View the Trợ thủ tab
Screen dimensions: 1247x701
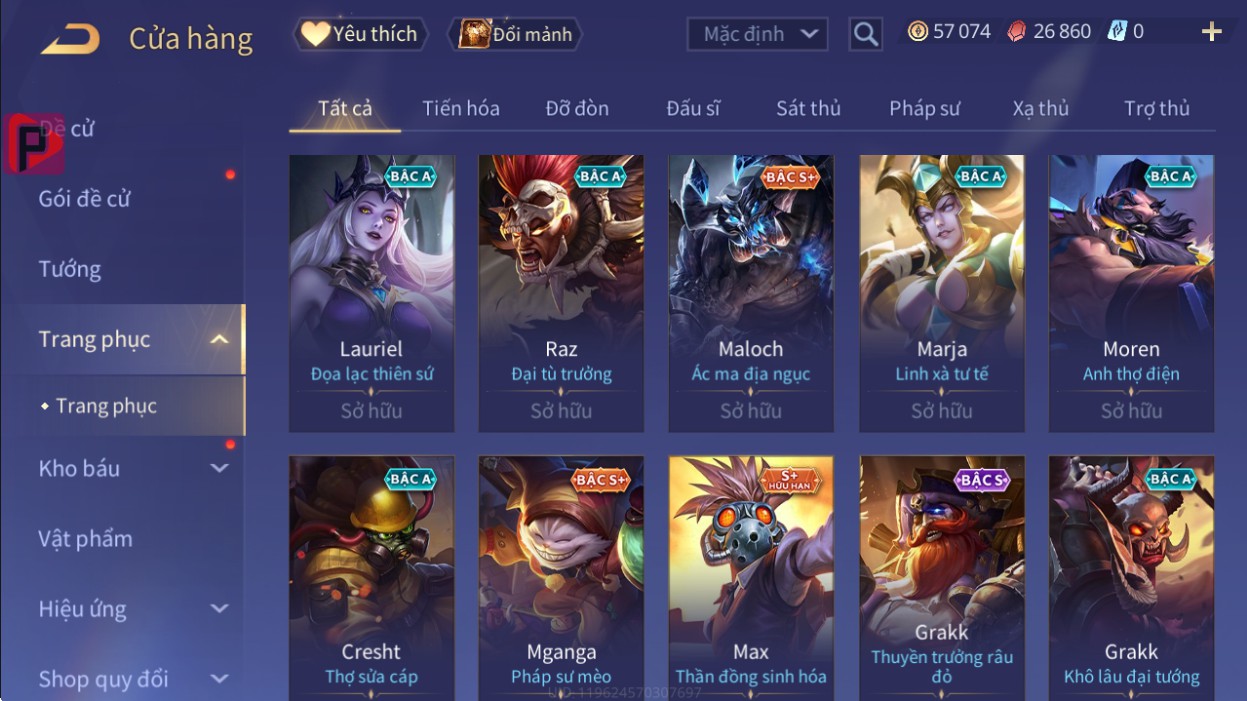pyautogui.click(x=1156, y=108)
